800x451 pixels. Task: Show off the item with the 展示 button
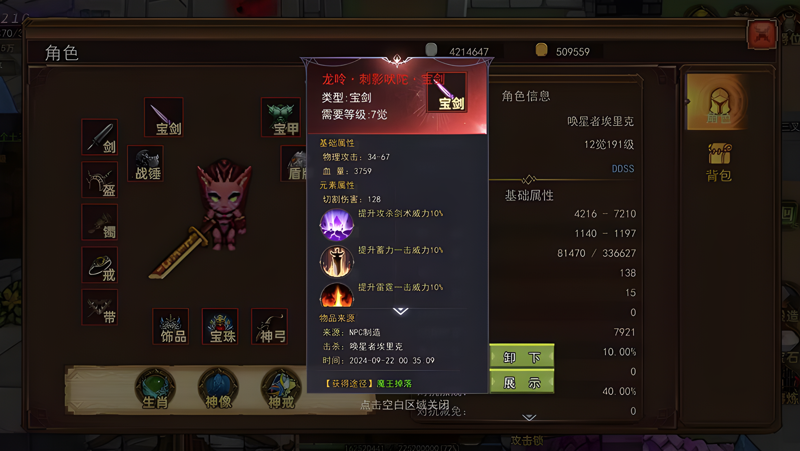pyautogui.click(x=521, y=382)
